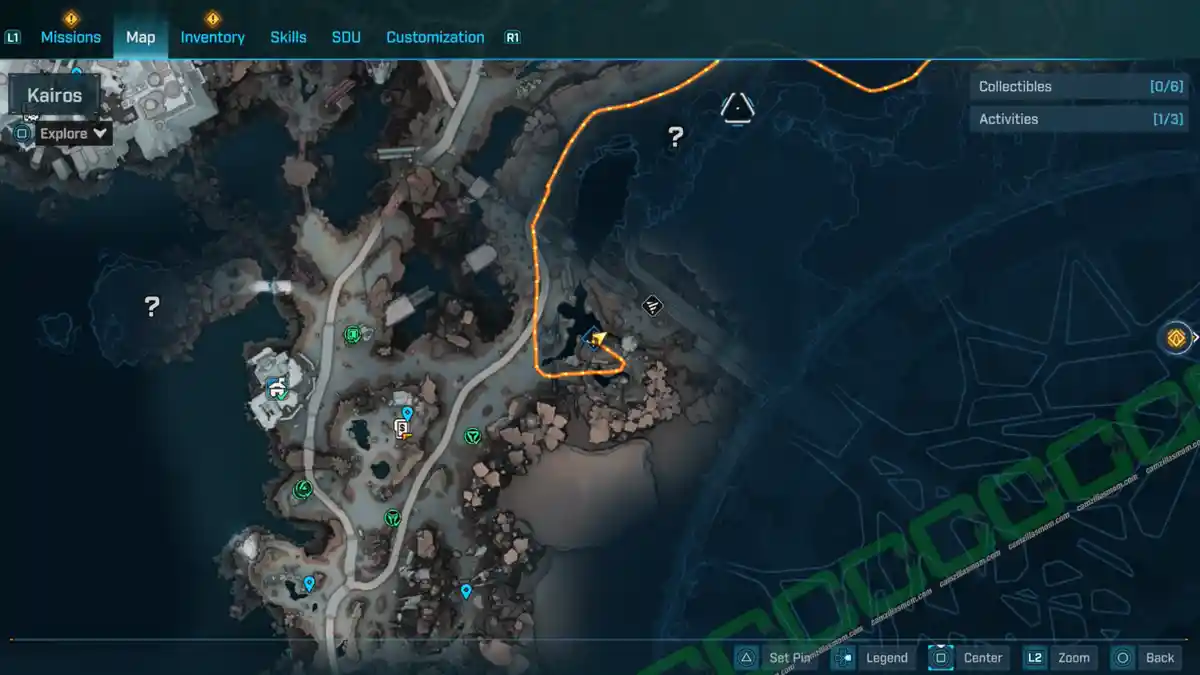This screenshot has height=675, width=1200.
Task: Switch to the Map tab
Action: [x=140, y=37]
